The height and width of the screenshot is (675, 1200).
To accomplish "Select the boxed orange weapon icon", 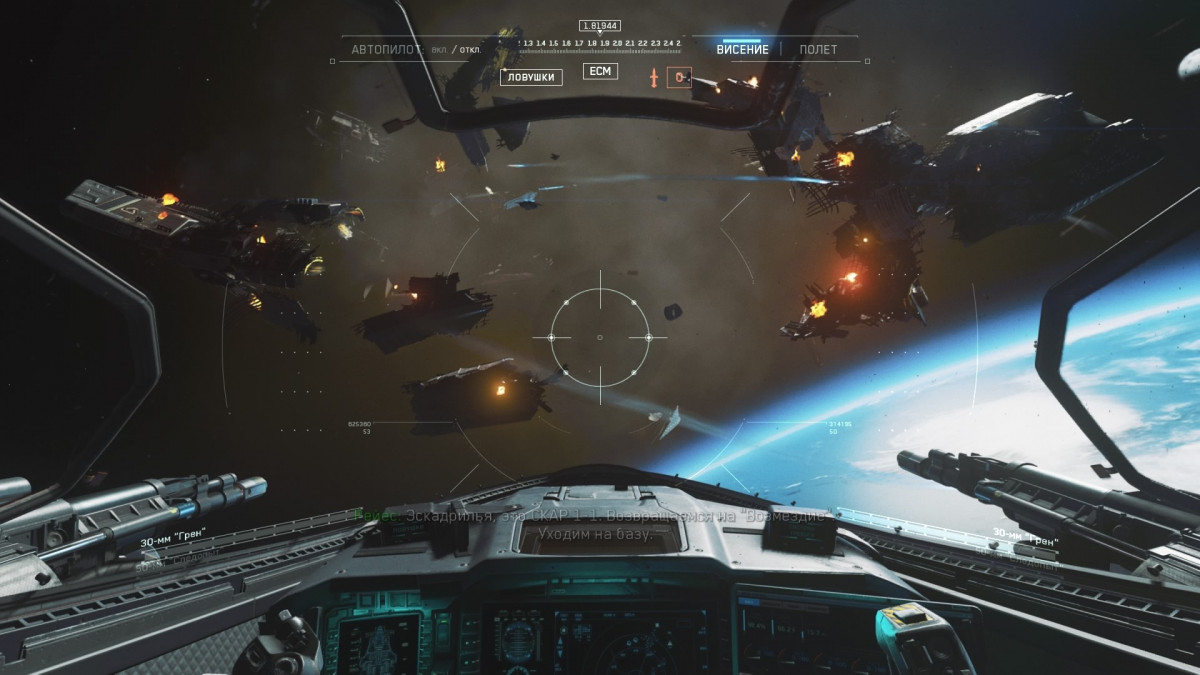I will (x=679, y=77).
